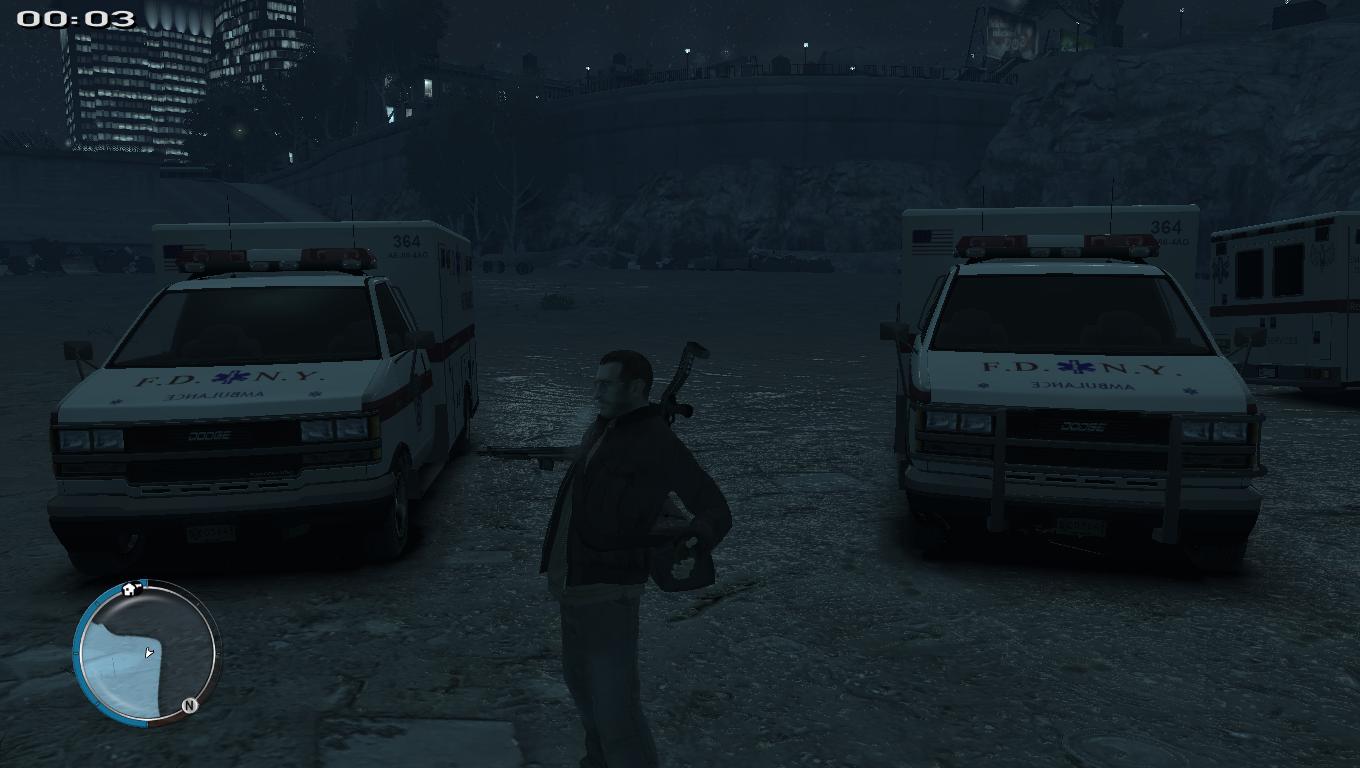Click the circular radar minimap
This screenshot has height=768, width=1360.
[147, 654]
